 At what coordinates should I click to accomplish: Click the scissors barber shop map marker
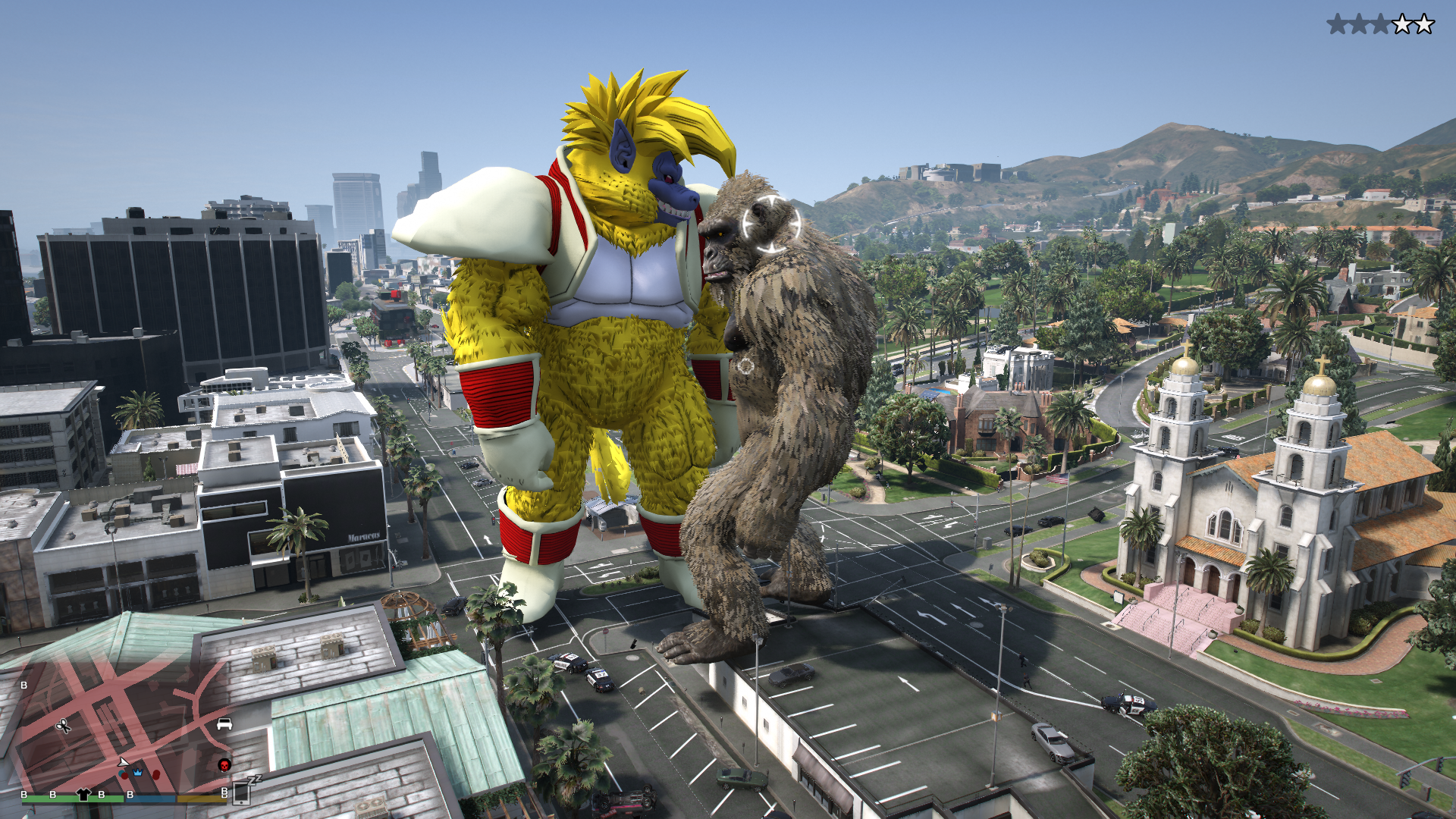coord(64,726)
